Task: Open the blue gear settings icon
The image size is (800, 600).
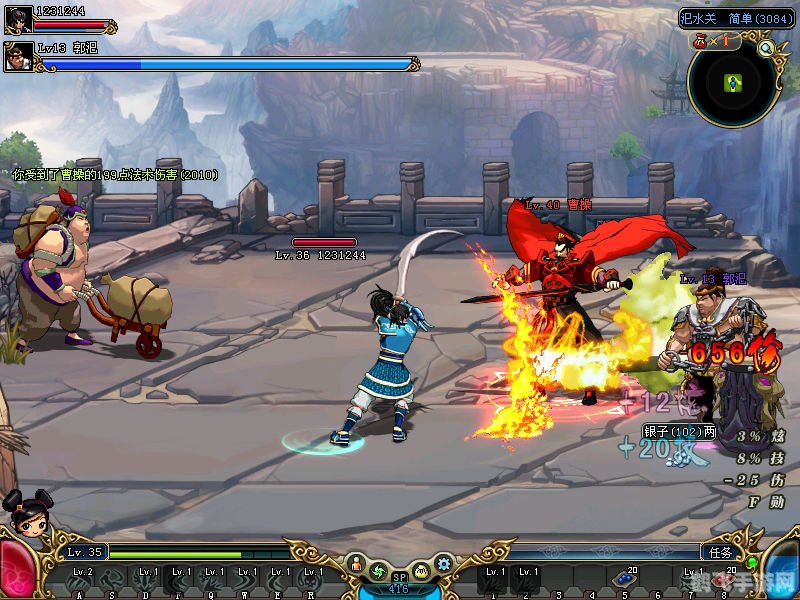Action: (x=444, y=563)
